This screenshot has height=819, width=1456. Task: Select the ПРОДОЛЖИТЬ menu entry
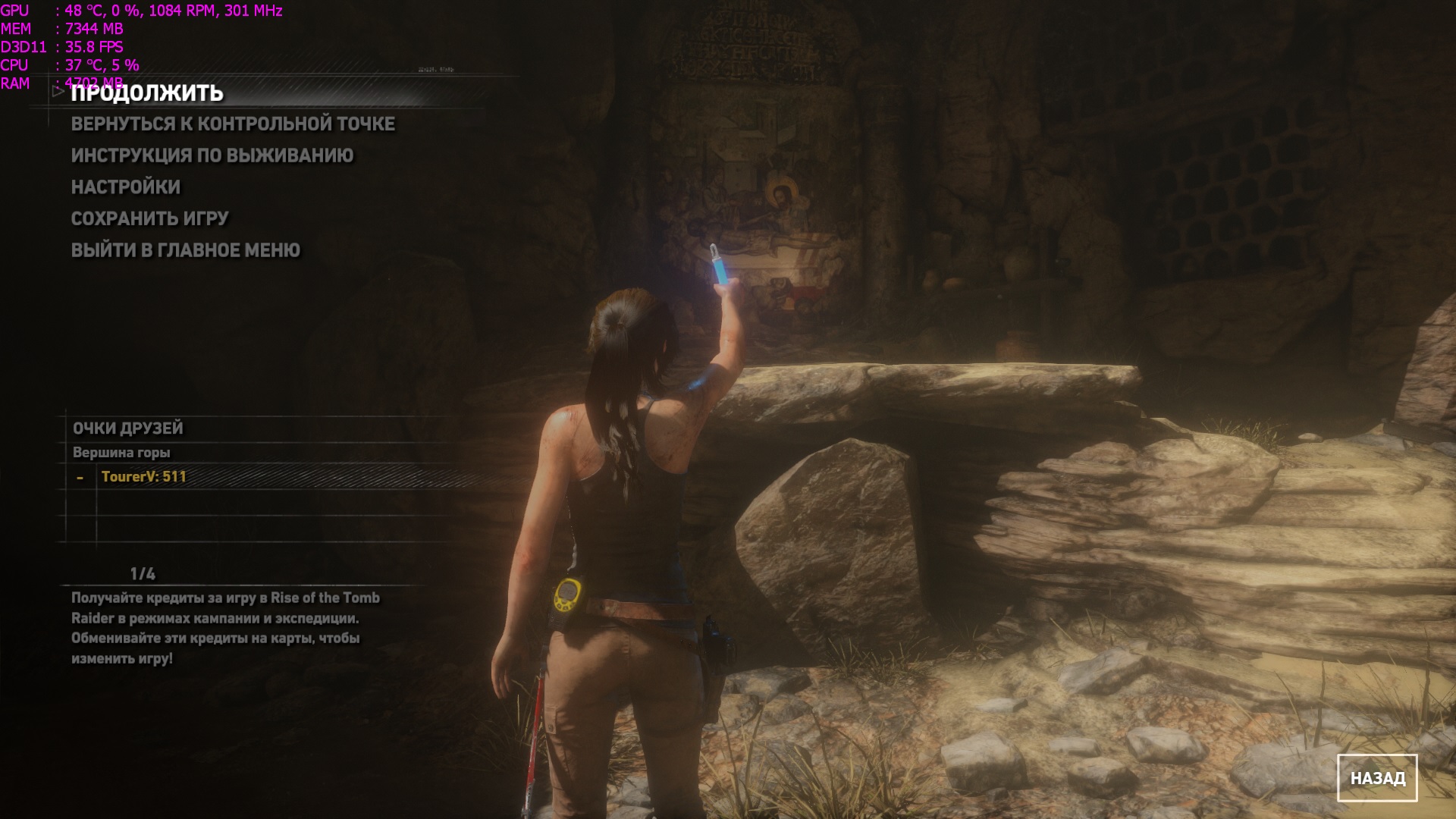click(147, 93)
